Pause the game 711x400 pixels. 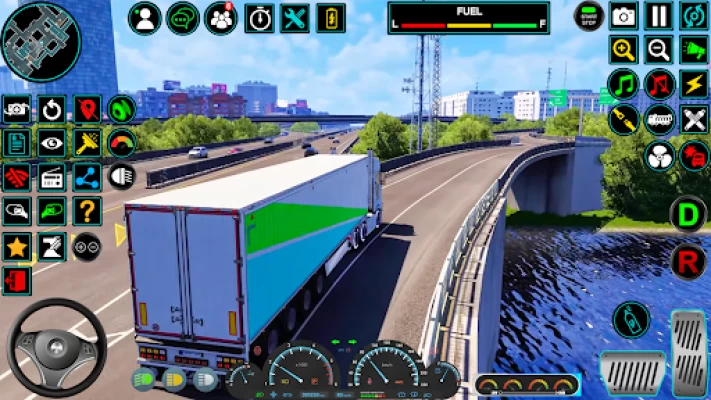coord(658,16)
